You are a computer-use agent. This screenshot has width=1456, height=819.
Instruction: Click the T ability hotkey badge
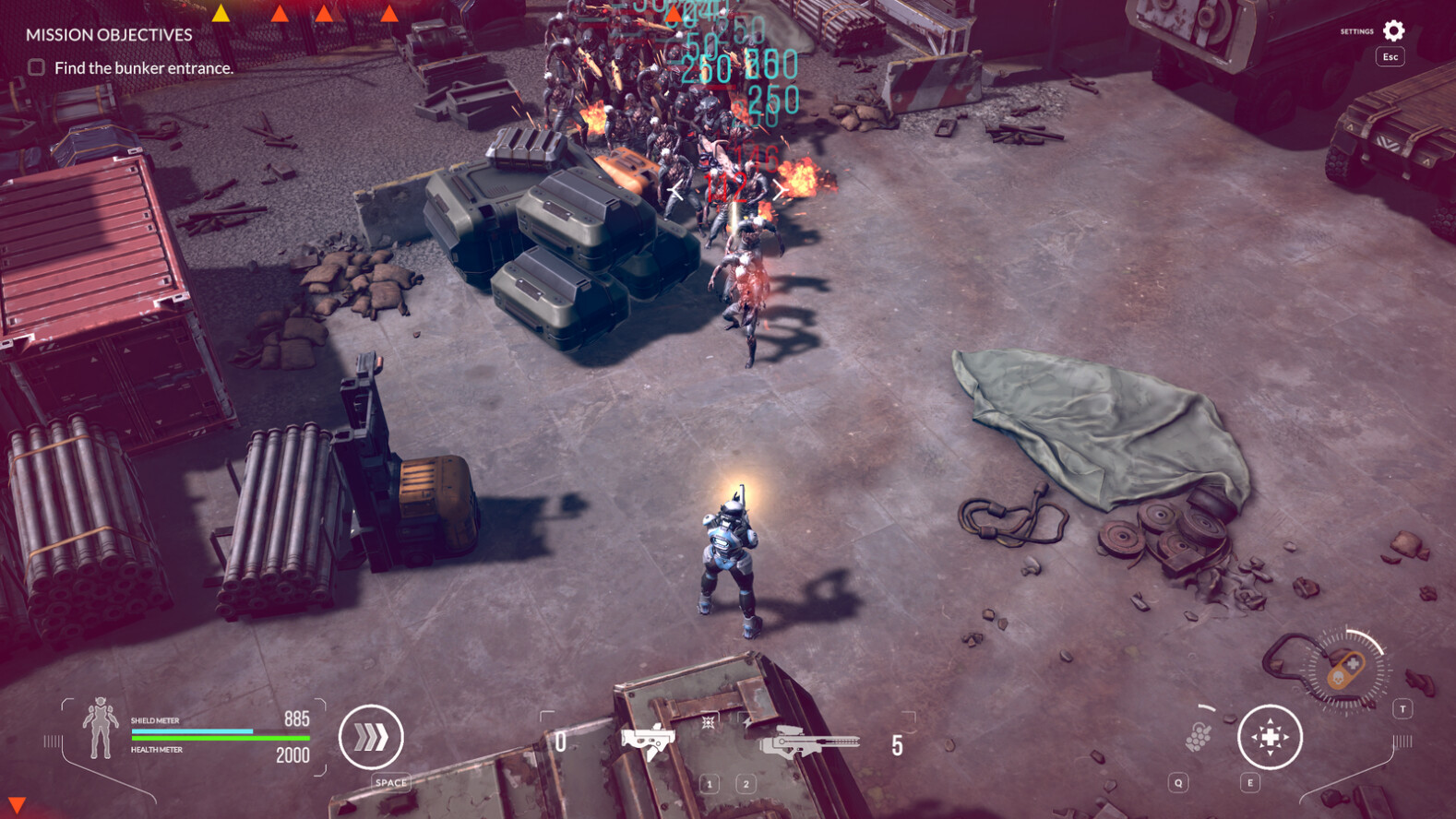click(x=1403, y=709)
